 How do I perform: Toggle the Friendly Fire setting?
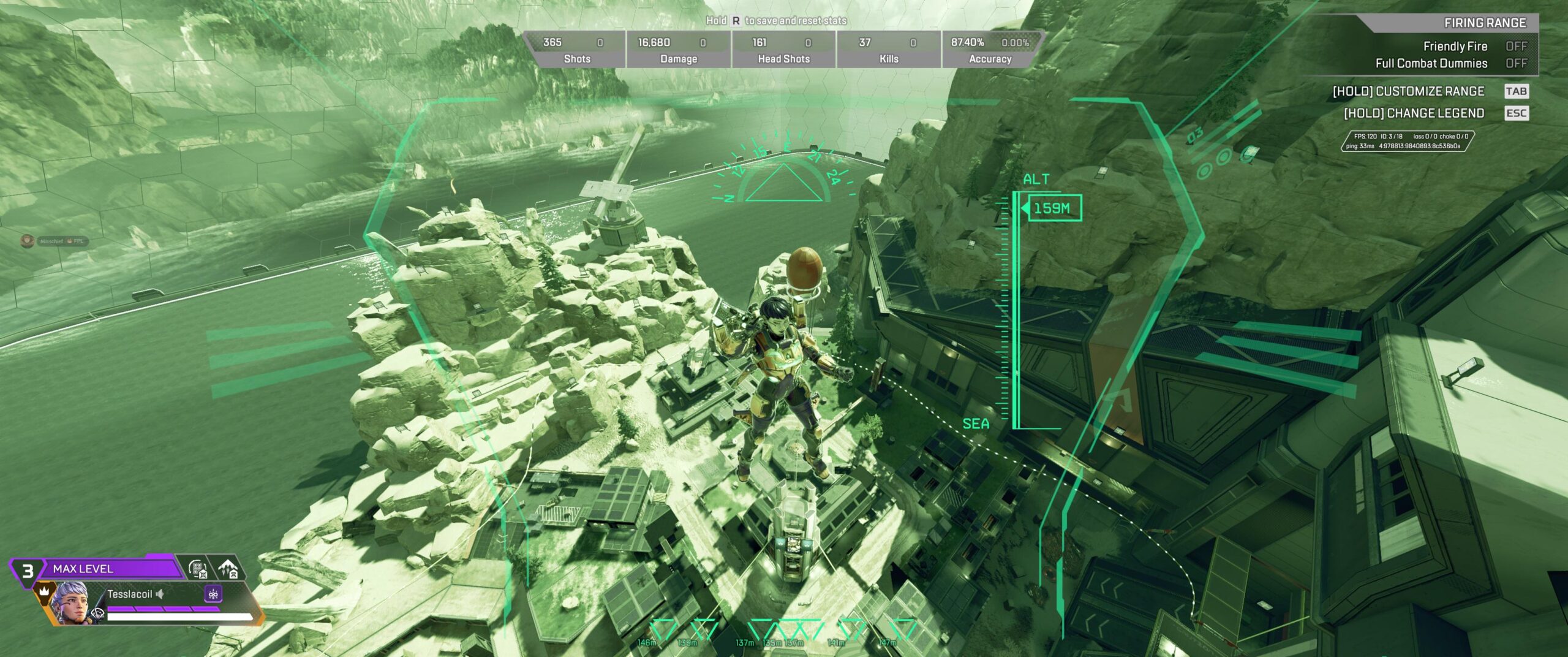(x=1516, y=47)
